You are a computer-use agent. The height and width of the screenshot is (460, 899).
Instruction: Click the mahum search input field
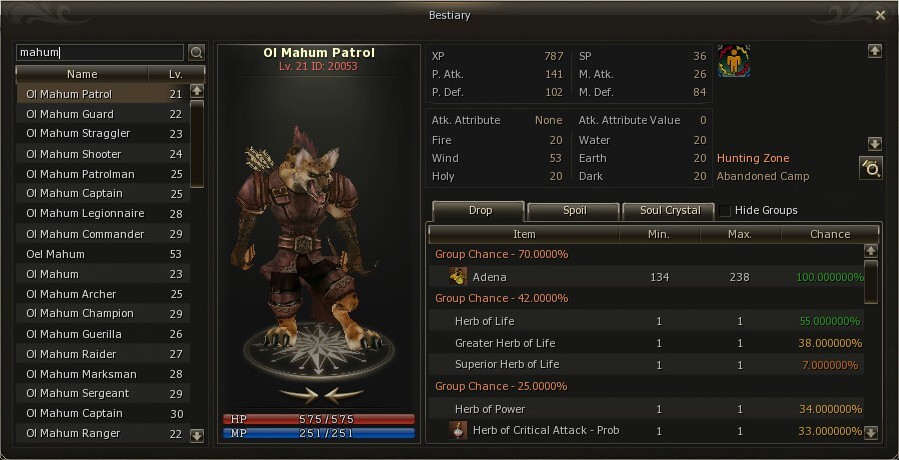tap(100, 52)
